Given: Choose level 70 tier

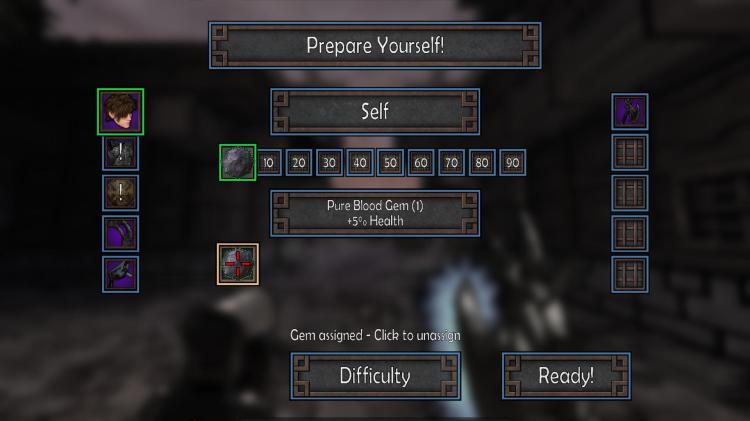Looking at the screenshot, I should 451,163.
